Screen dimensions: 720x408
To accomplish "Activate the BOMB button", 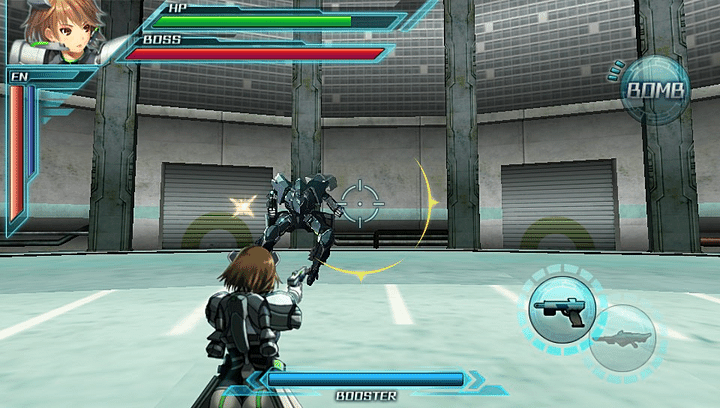I will [655, 91].
